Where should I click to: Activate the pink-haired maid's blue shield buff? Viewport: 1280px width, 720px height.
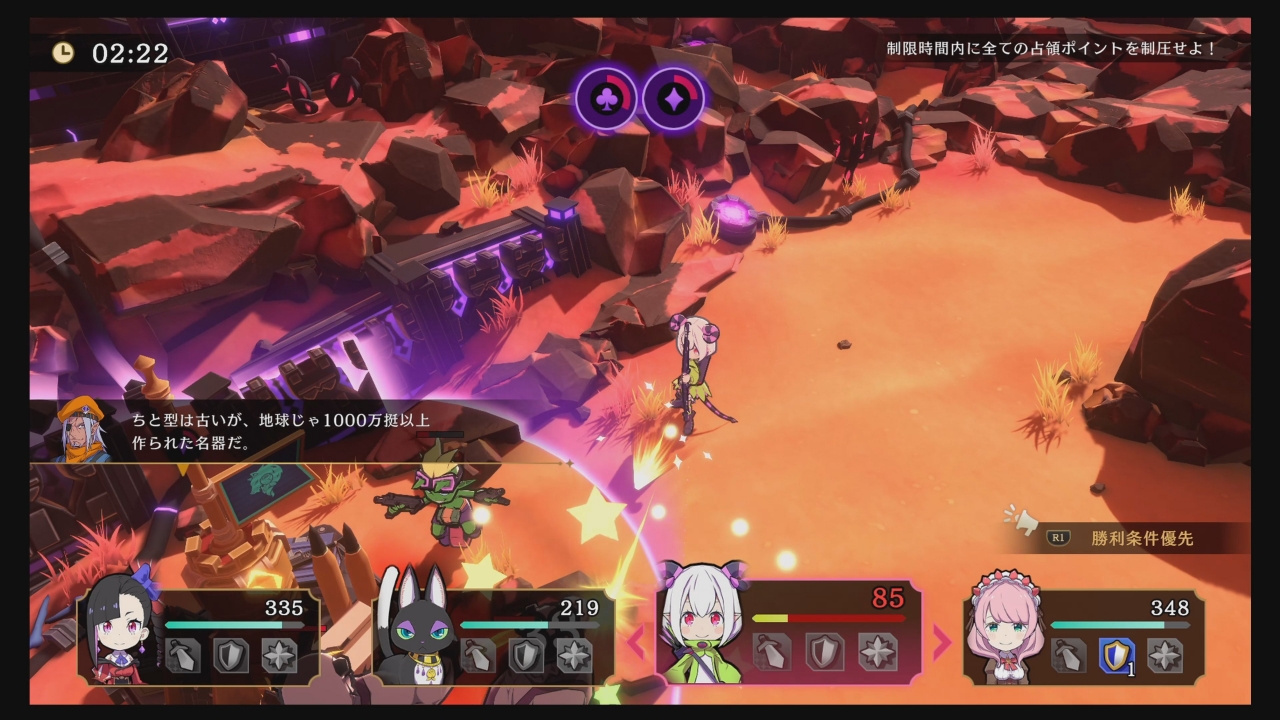(x=1117, y=656)
